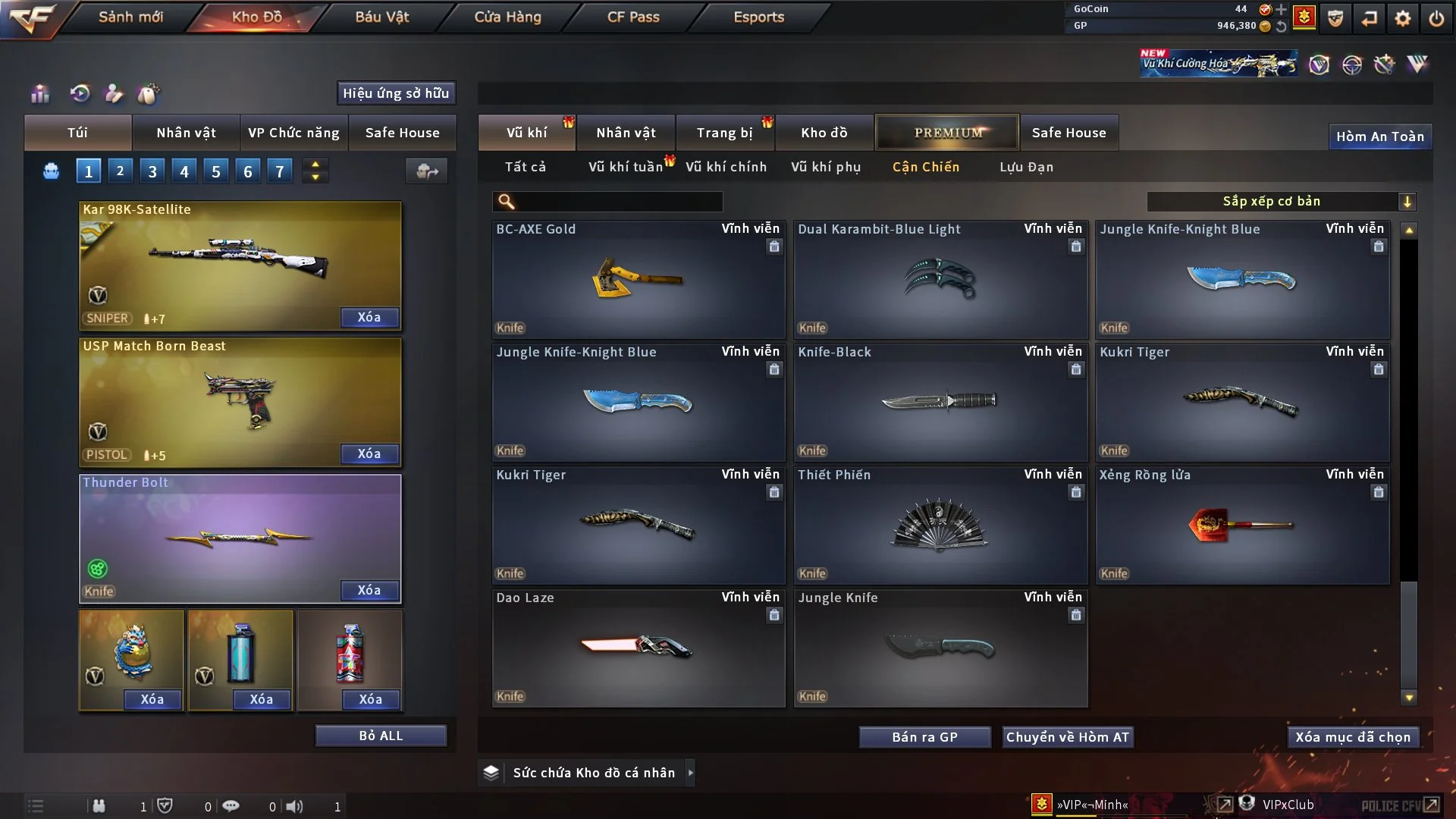This screenshot has width=1456, height=819.
Task: Open the Hòm An Toàn safe
Action: (1379, 136)
